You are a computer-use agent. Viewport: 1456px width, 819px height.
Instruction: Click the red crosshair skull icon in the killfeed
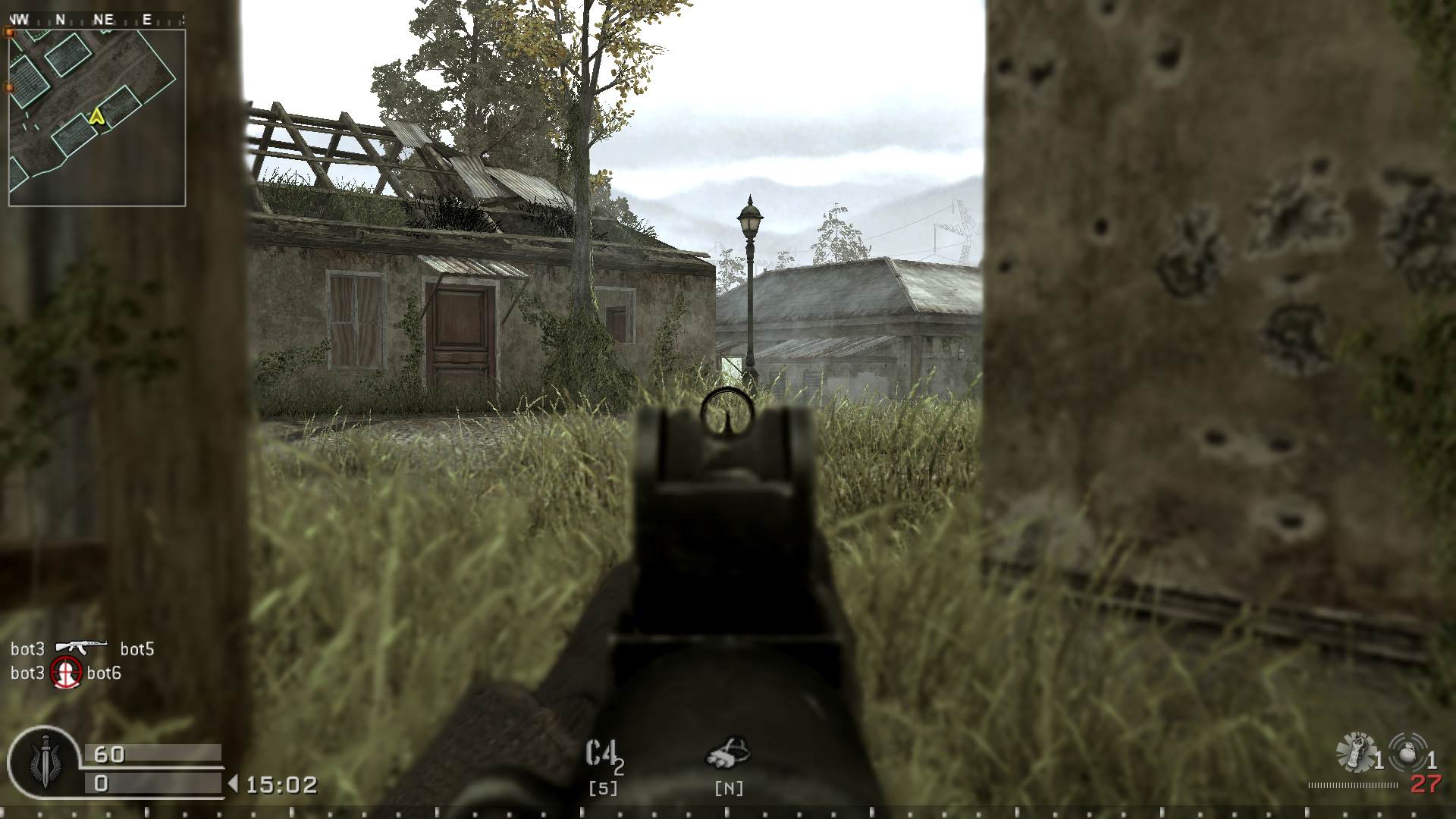[x=64, y=673]
